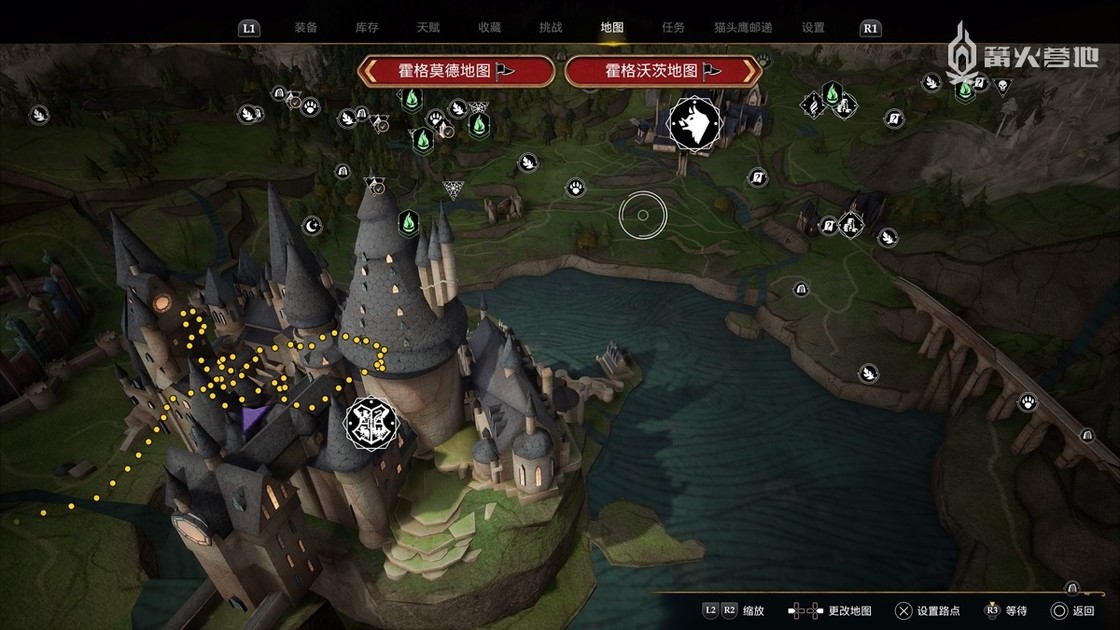1120x630 pixels.
Task: Choose the 霍格莫德地图 button
Action: click(x=457, y=71)
